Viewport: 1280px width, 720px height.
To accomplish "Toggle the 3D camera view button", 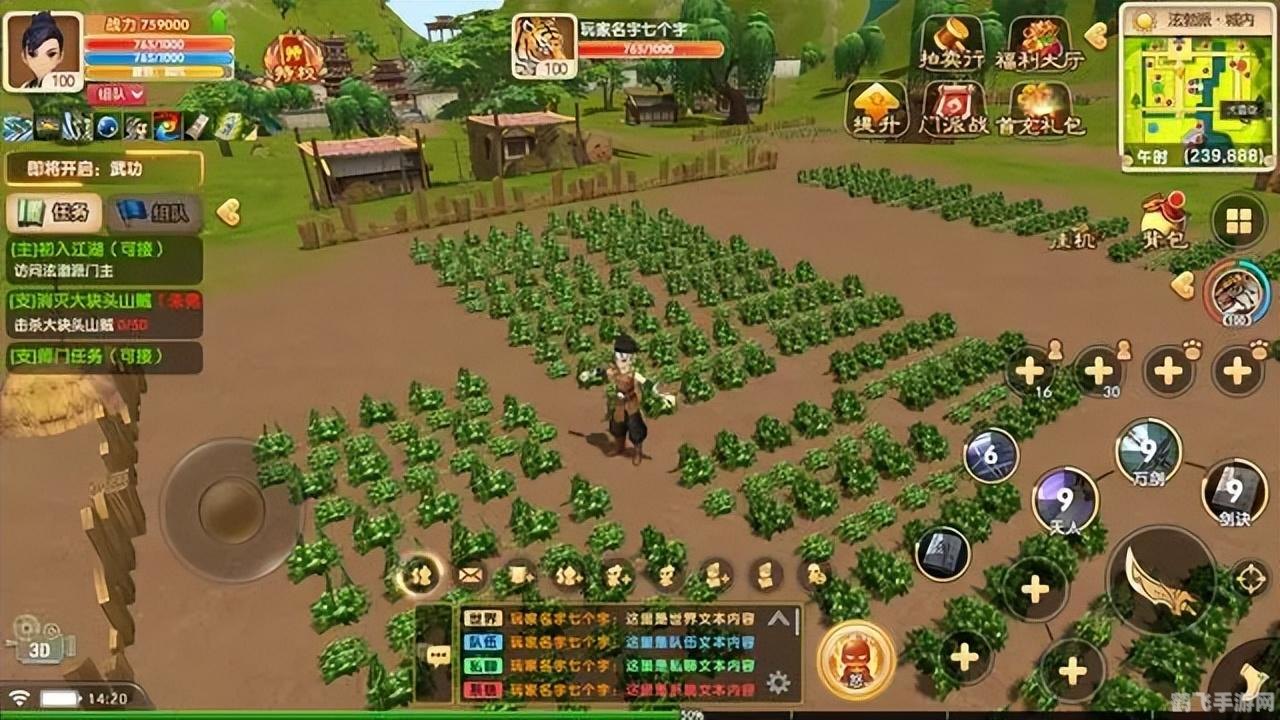I will click(42, 642).
